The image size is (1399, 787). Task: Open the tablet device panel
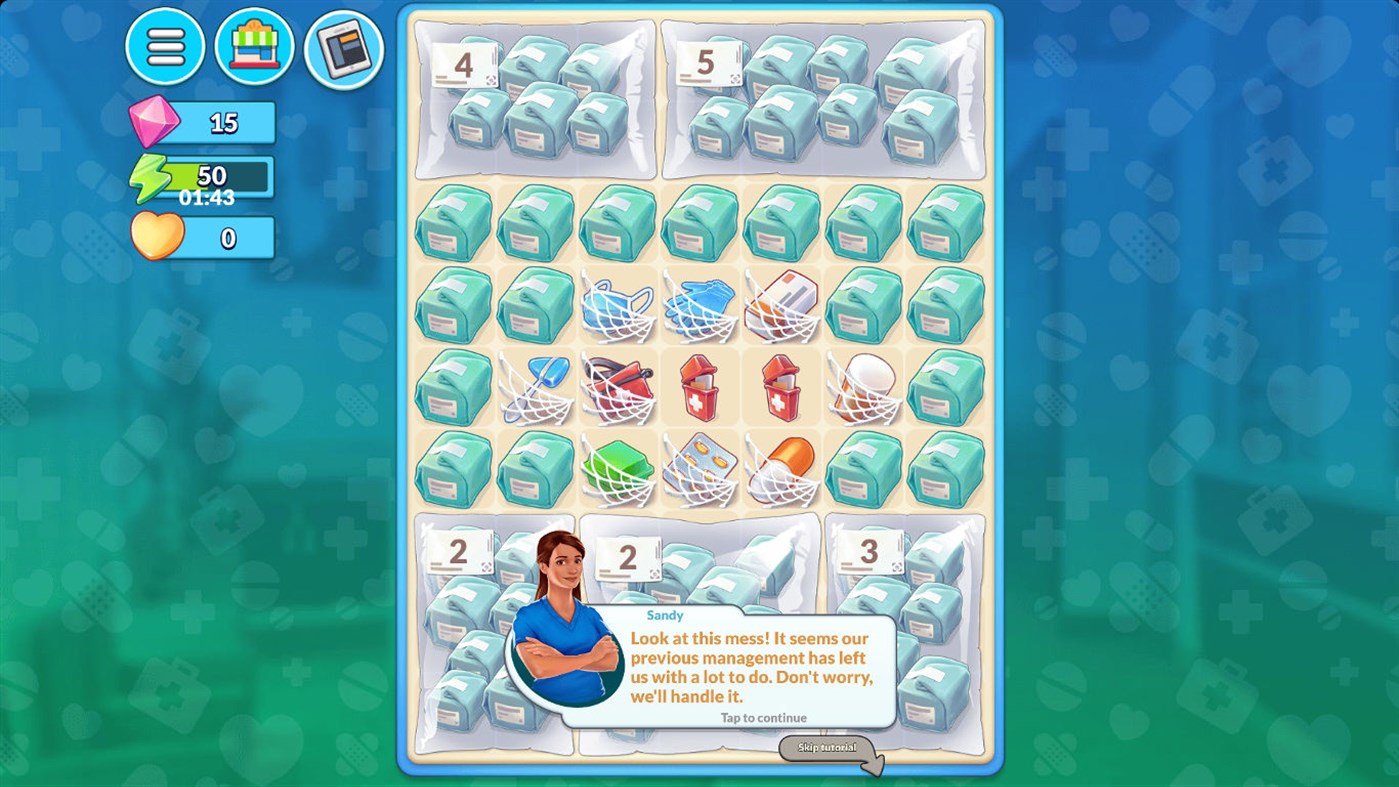click(341, 46)
